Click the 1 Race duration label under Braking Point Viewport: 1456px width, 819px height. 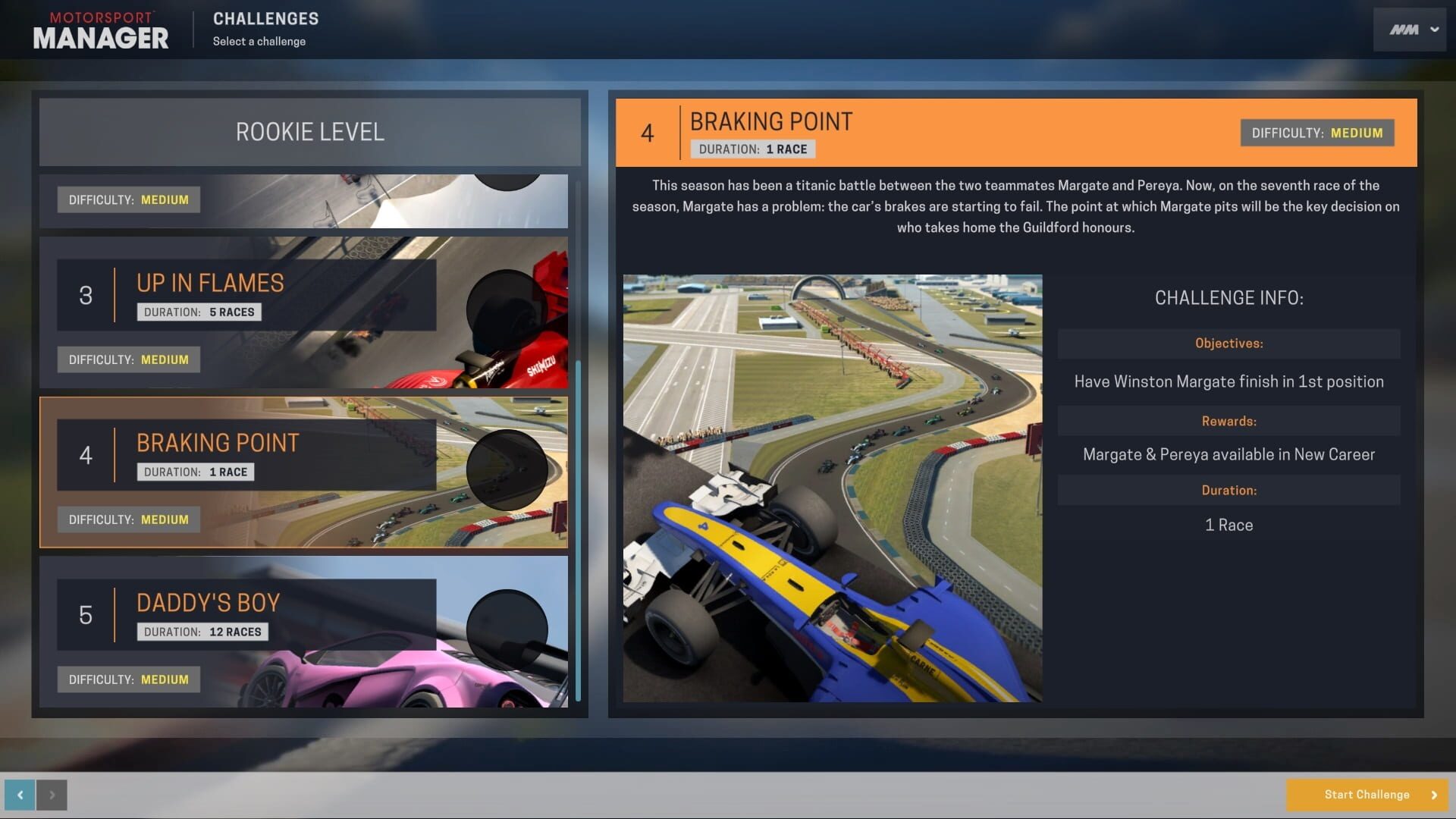click(194, 472)
